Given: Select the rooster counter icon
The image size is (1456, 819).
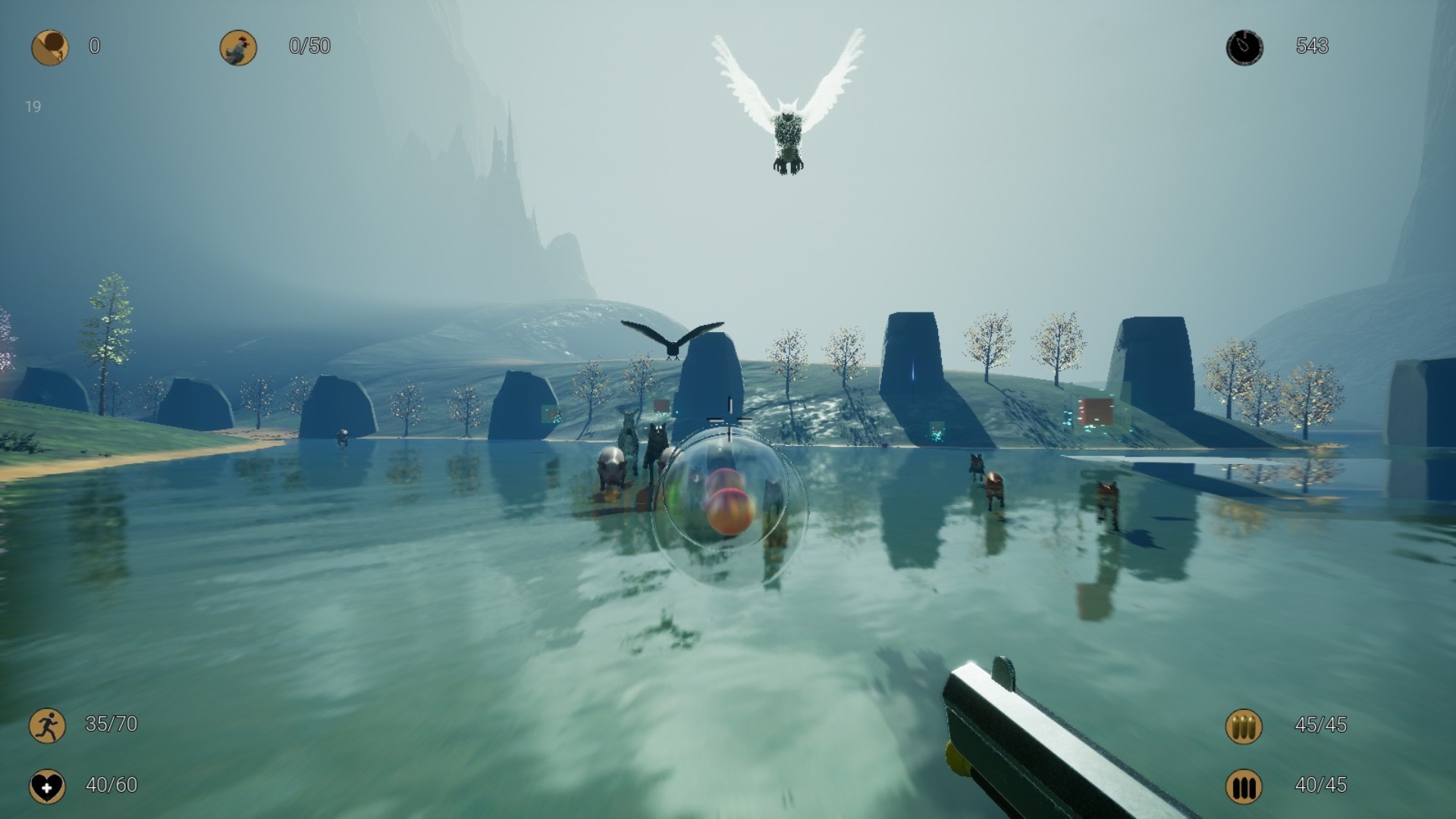Looking at the screenshot, I should (x=237, y=47).
